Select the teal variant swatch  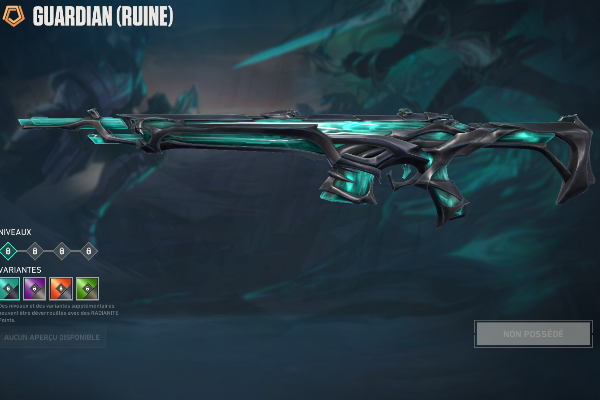9,289
